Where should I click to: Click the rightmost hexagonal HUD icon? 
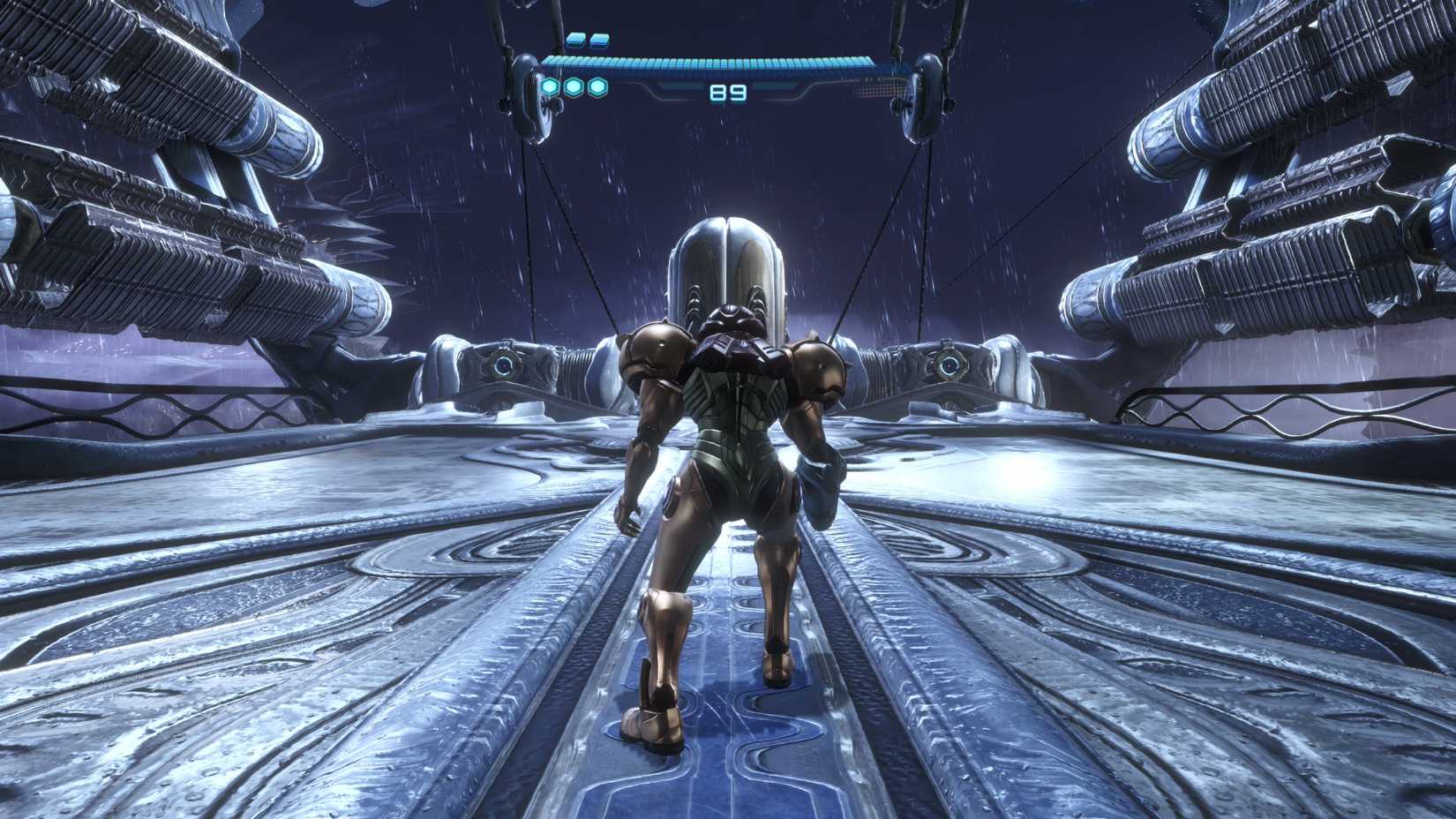pyautogui.click(x=597, y=88)
